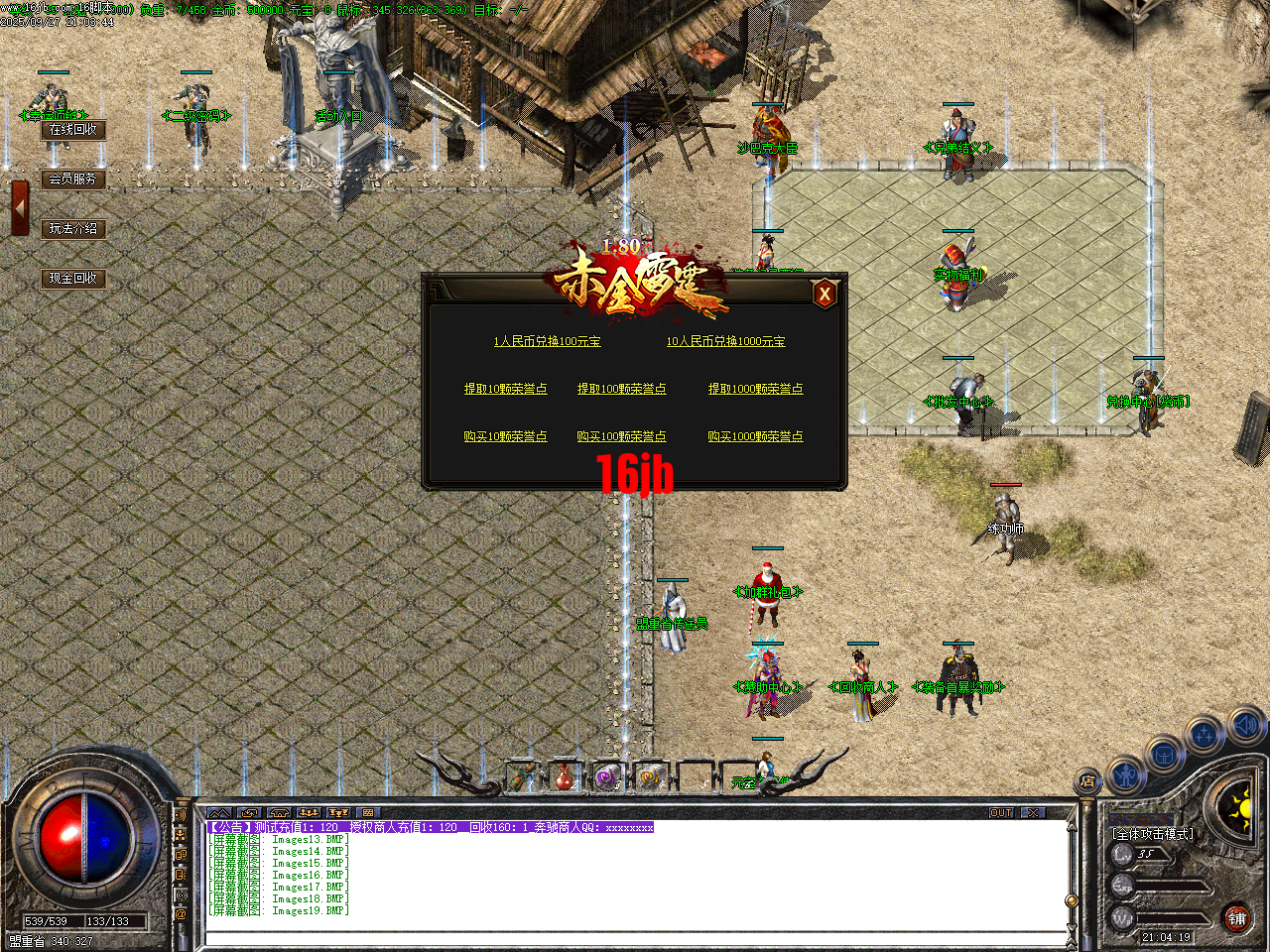
Task: Open the red 铺 personal stall button
Action: pyautogui.click(x=1235, y=917)
